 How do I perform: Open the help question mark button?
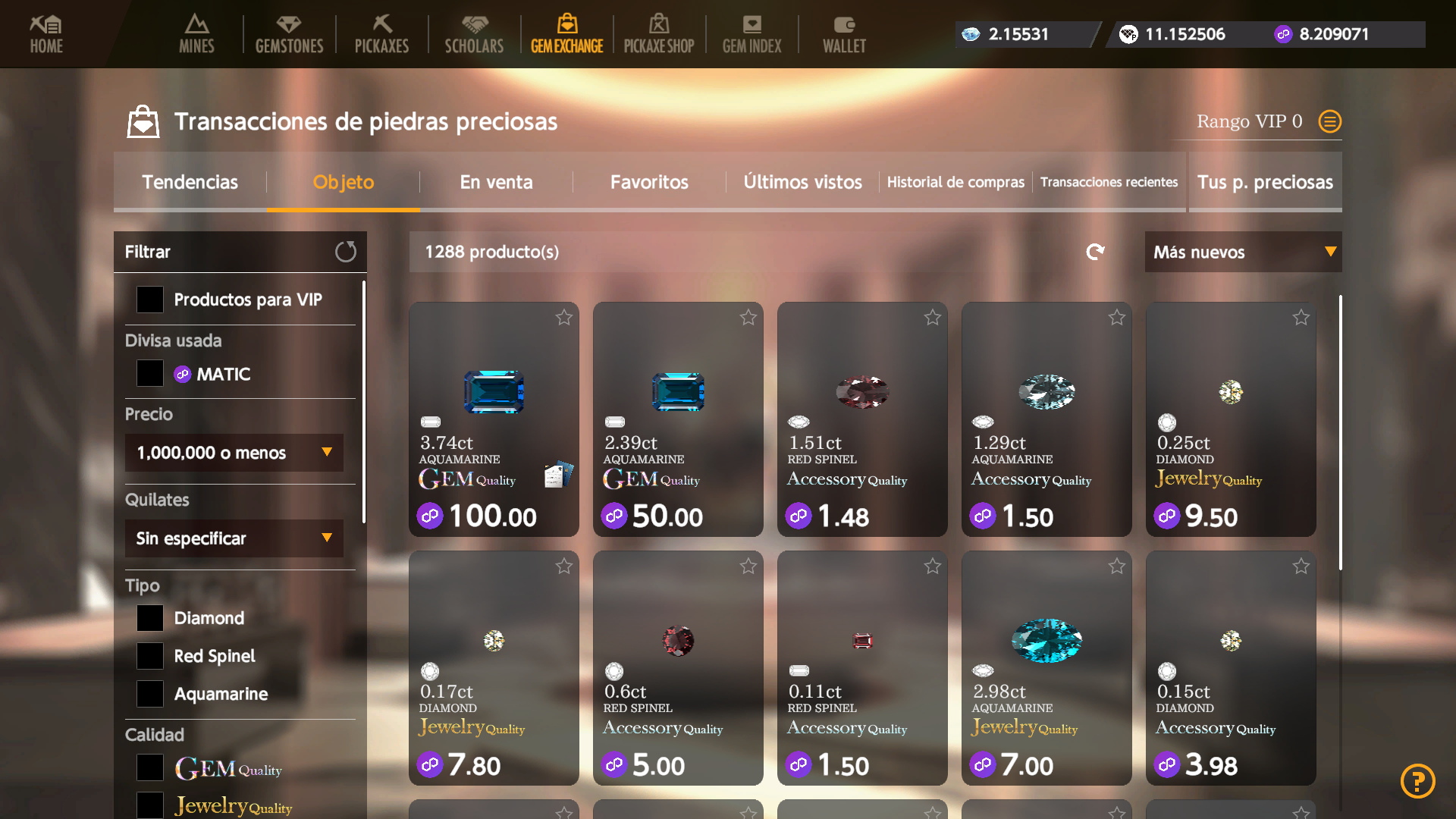[1417, 781]
